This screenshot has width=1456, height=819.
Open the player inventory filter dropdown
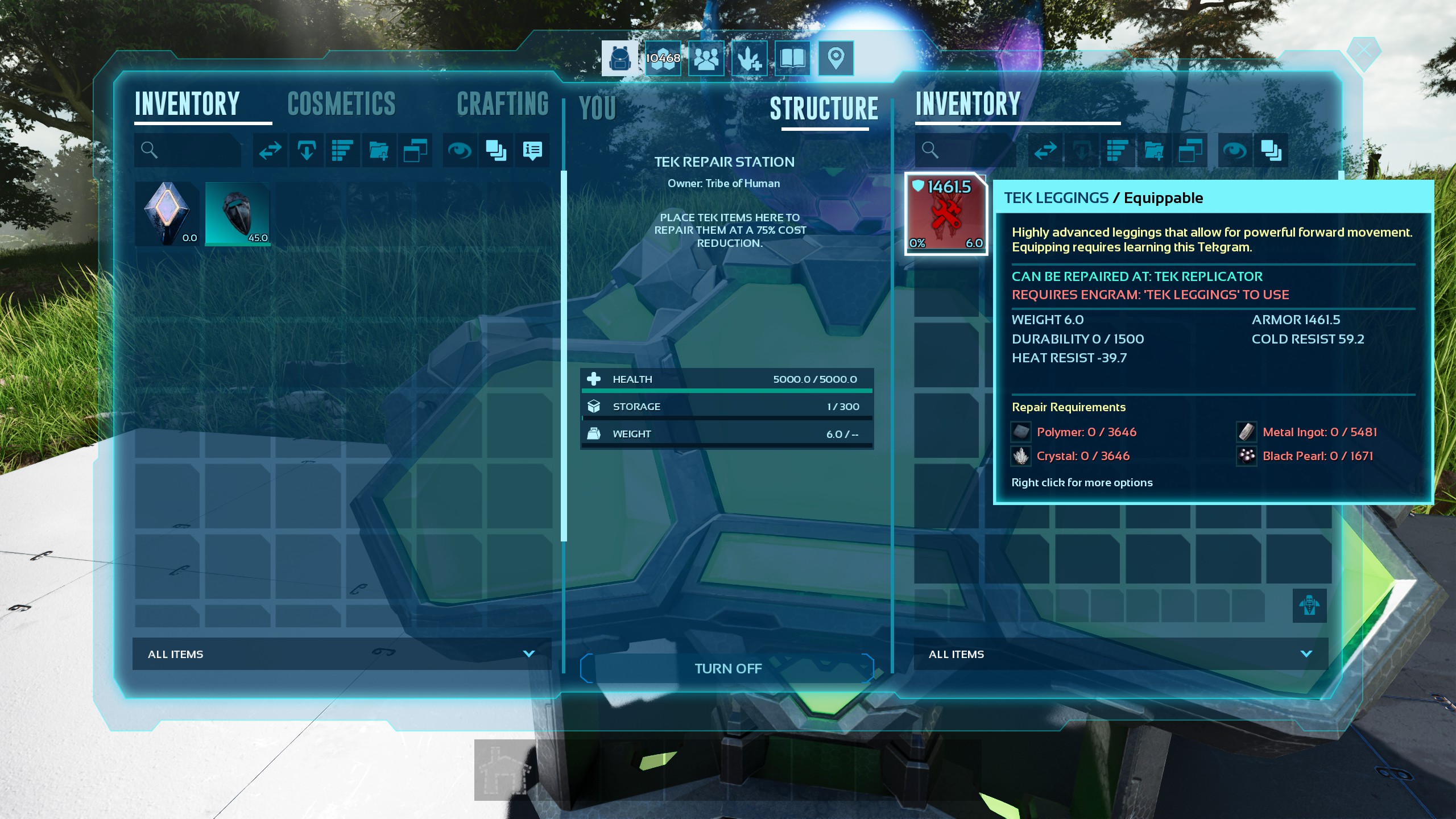(341, 654)
